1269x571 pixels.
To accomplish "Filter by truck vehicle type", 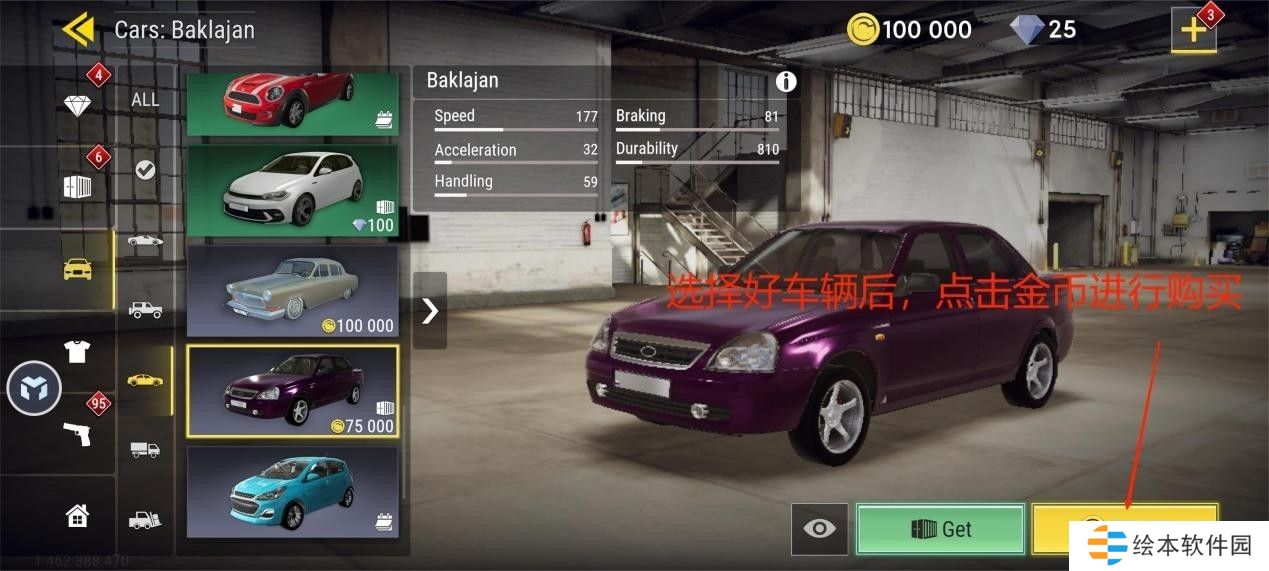I will click(x=145, y=449).
